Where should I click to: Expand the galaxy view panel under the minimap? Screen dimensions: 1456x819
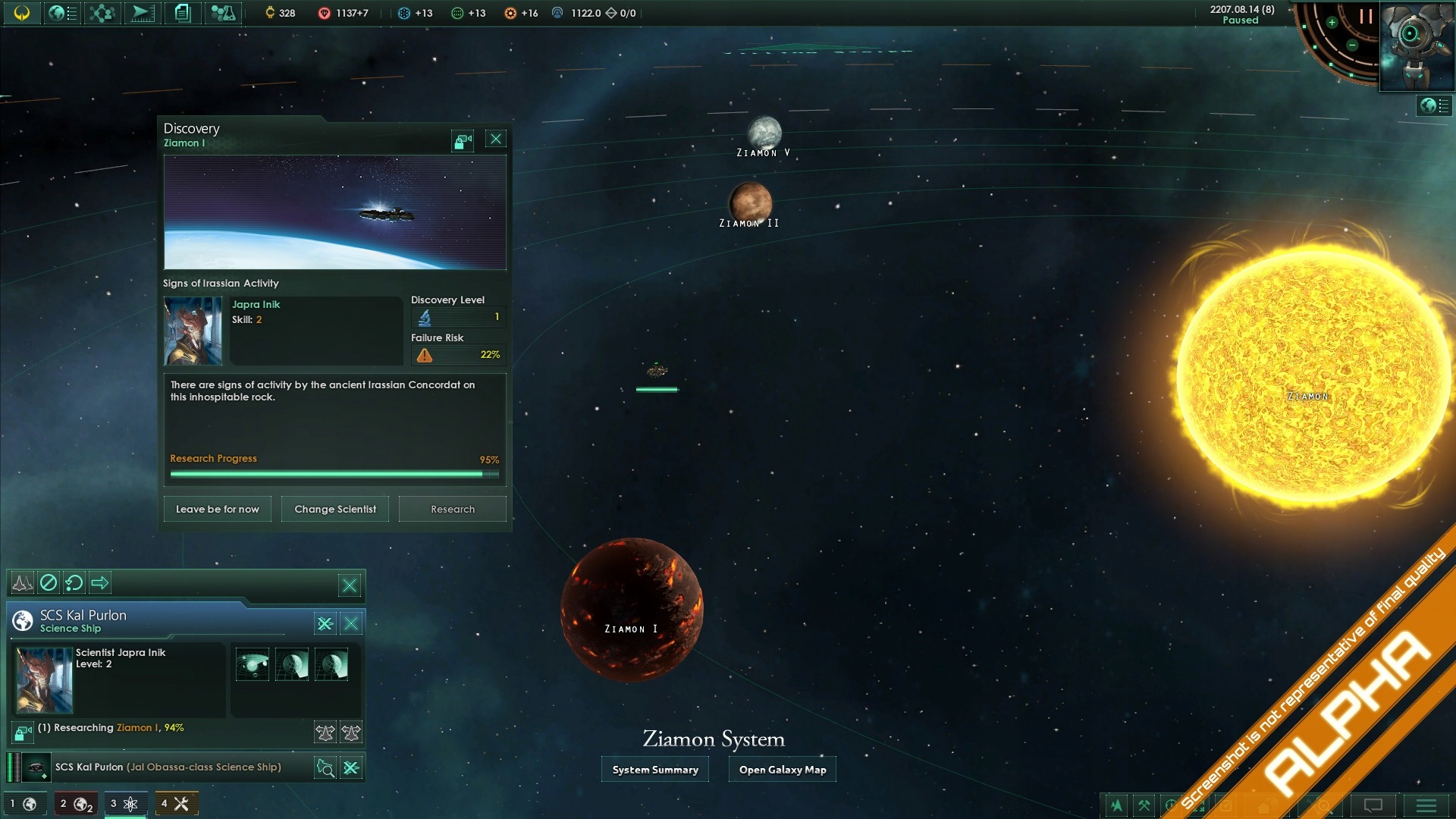(x=1430, y=106)
